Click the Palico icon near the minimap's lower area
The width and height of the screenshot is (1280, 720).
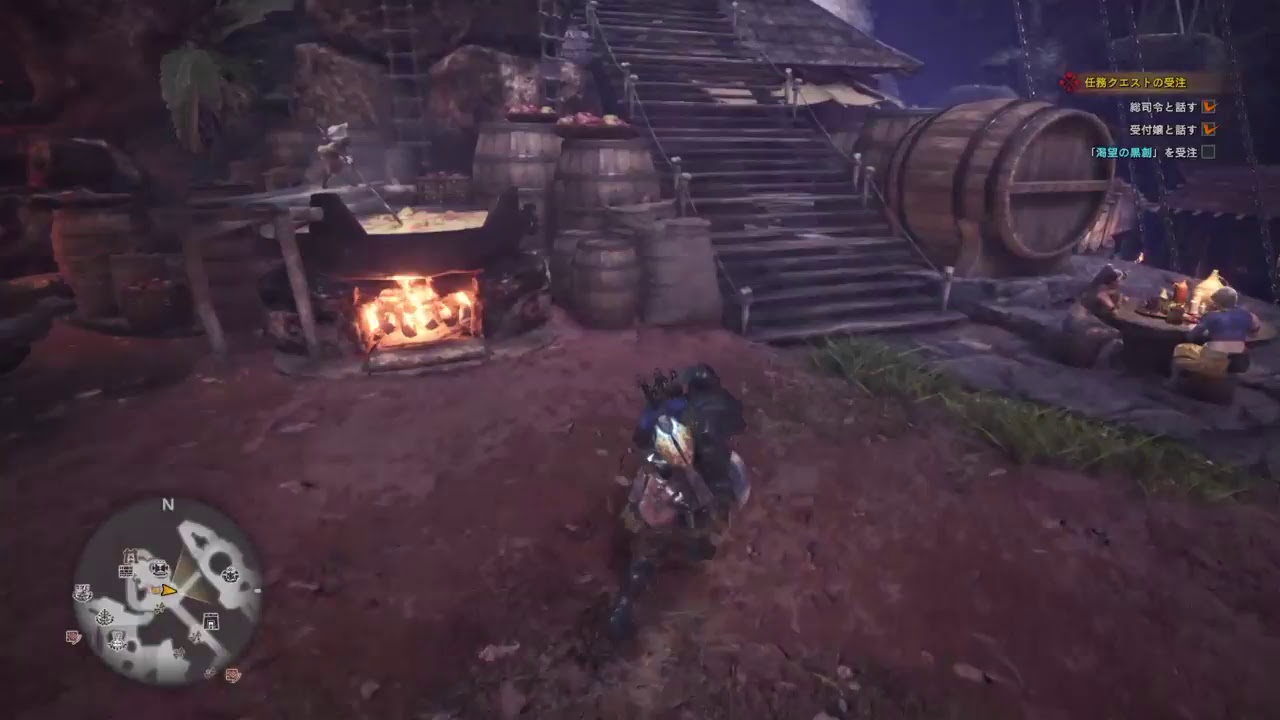[117, 639]
